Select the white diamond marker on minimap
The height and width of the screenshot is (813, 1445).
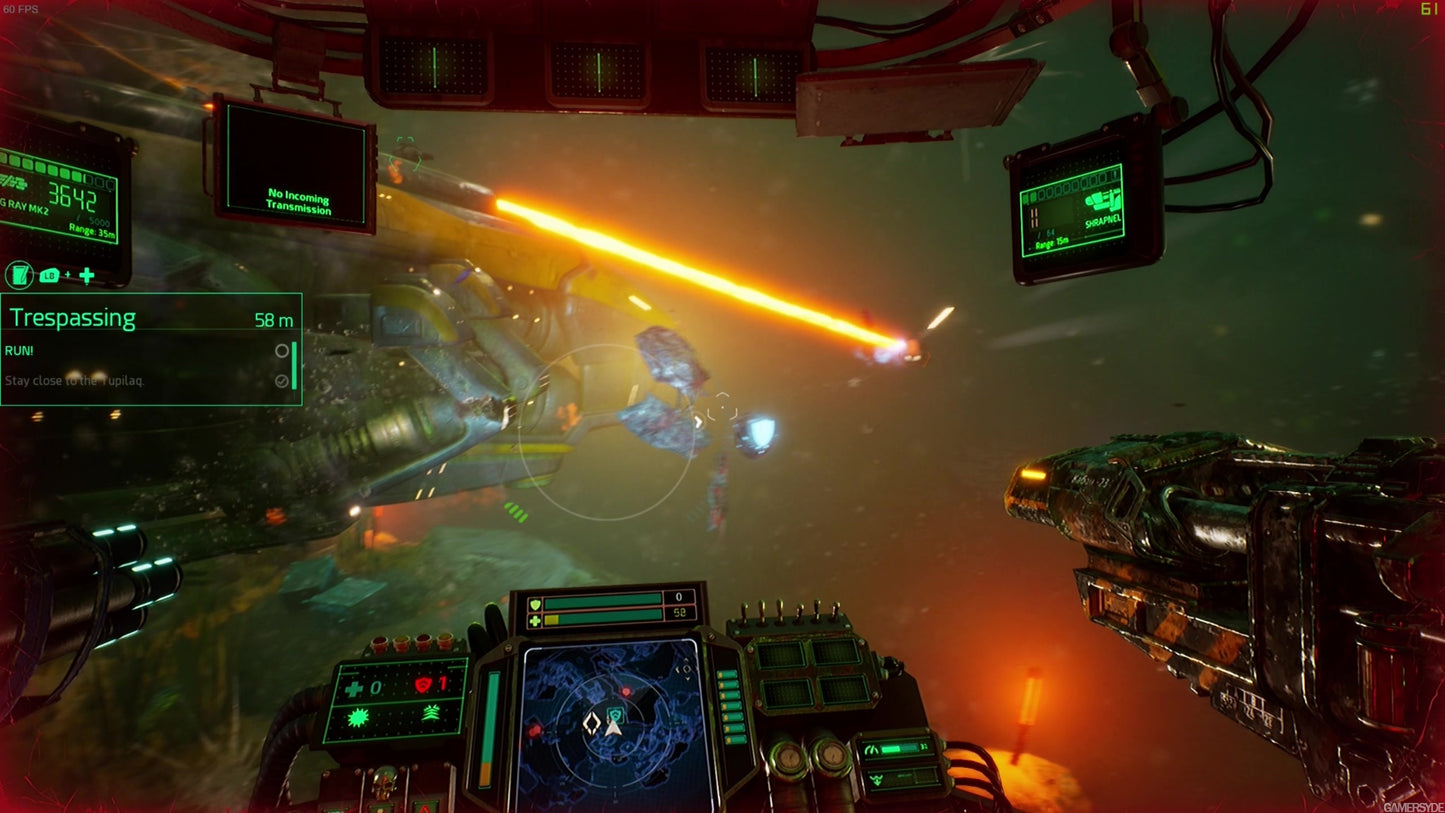[592, 725]
